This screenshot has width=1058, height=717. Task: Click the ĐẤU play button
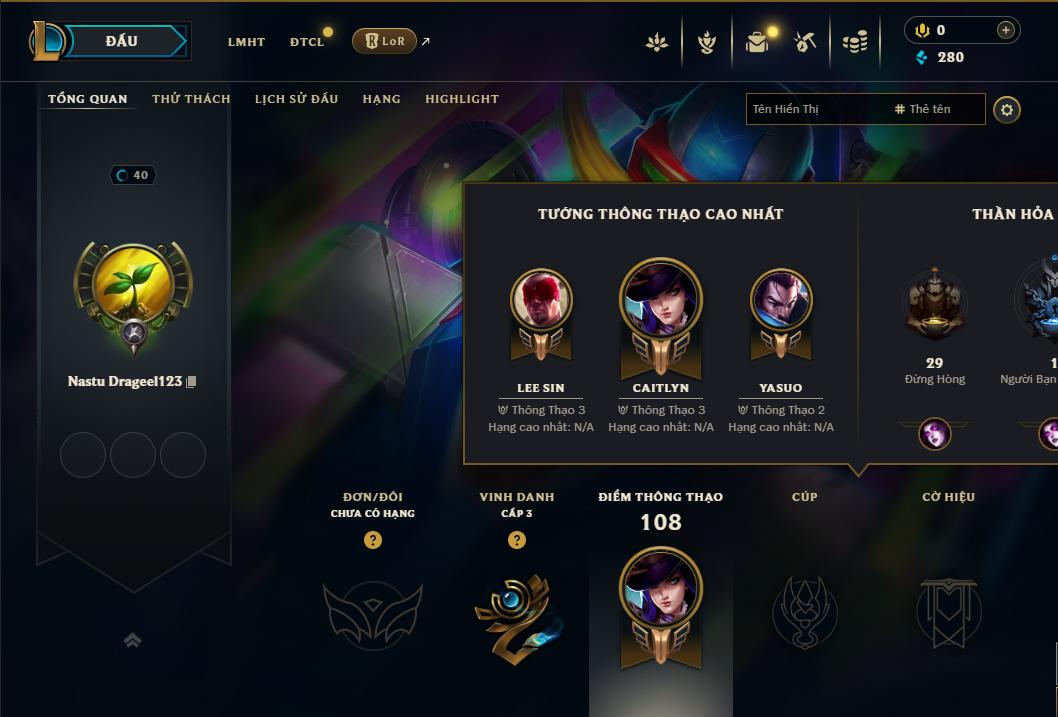tap(121, 41)
